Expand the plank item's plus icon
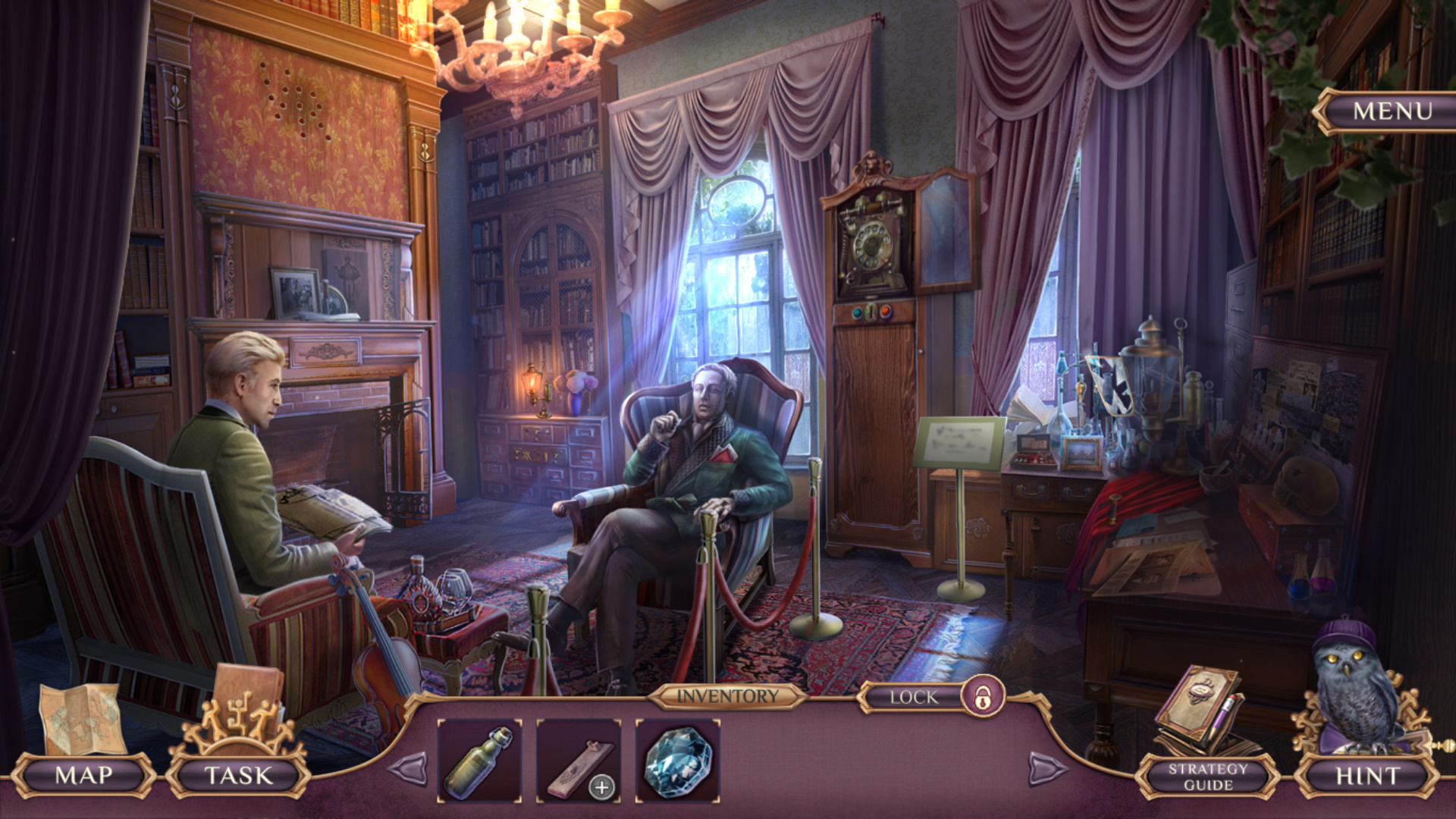1456x819 pixels. click(602, 787)
